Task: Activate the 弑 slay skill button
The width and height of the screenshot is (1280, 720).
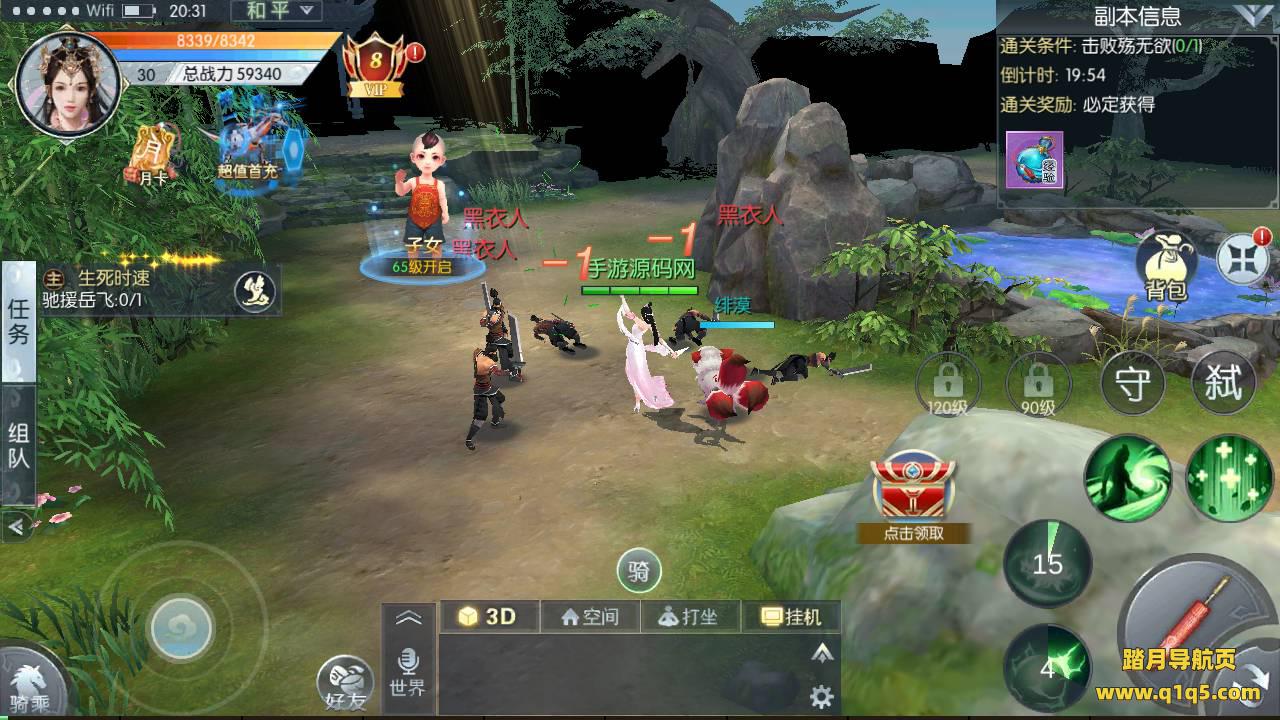Action: [1222, 384]
